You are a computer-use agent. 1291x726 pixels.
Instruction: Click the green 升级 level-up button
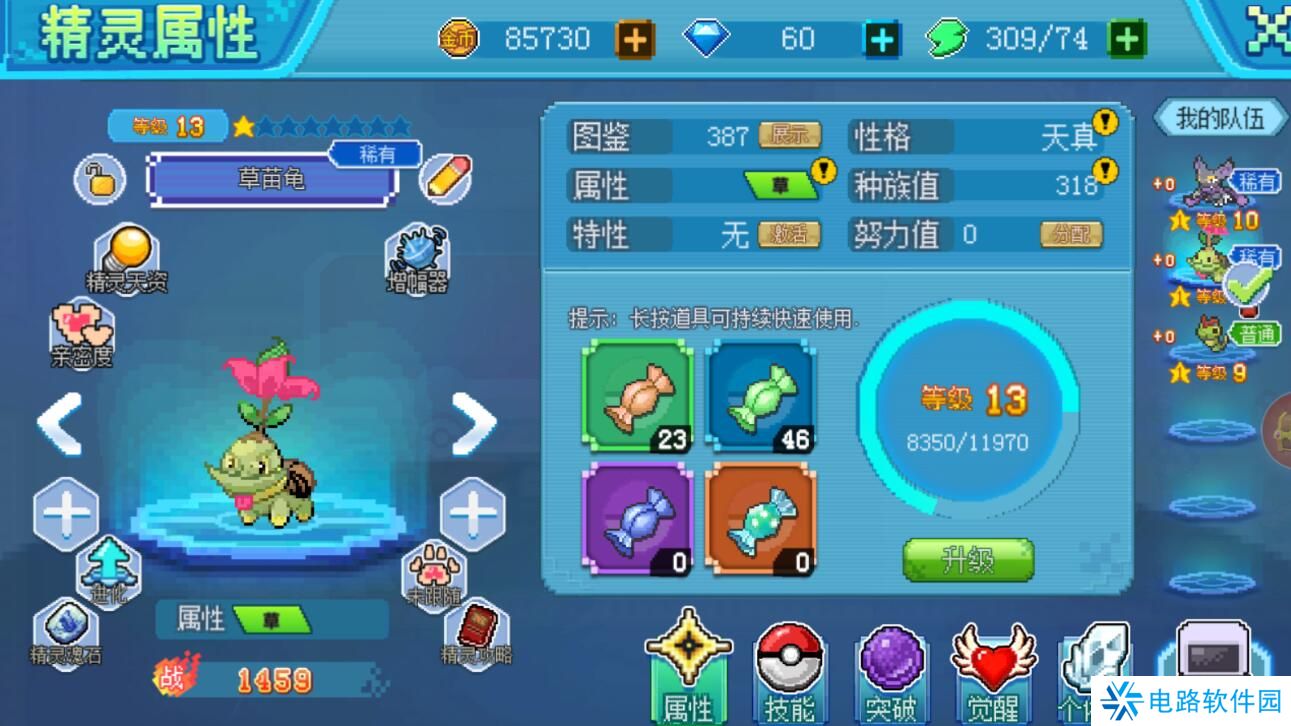(x=967, y=560)
